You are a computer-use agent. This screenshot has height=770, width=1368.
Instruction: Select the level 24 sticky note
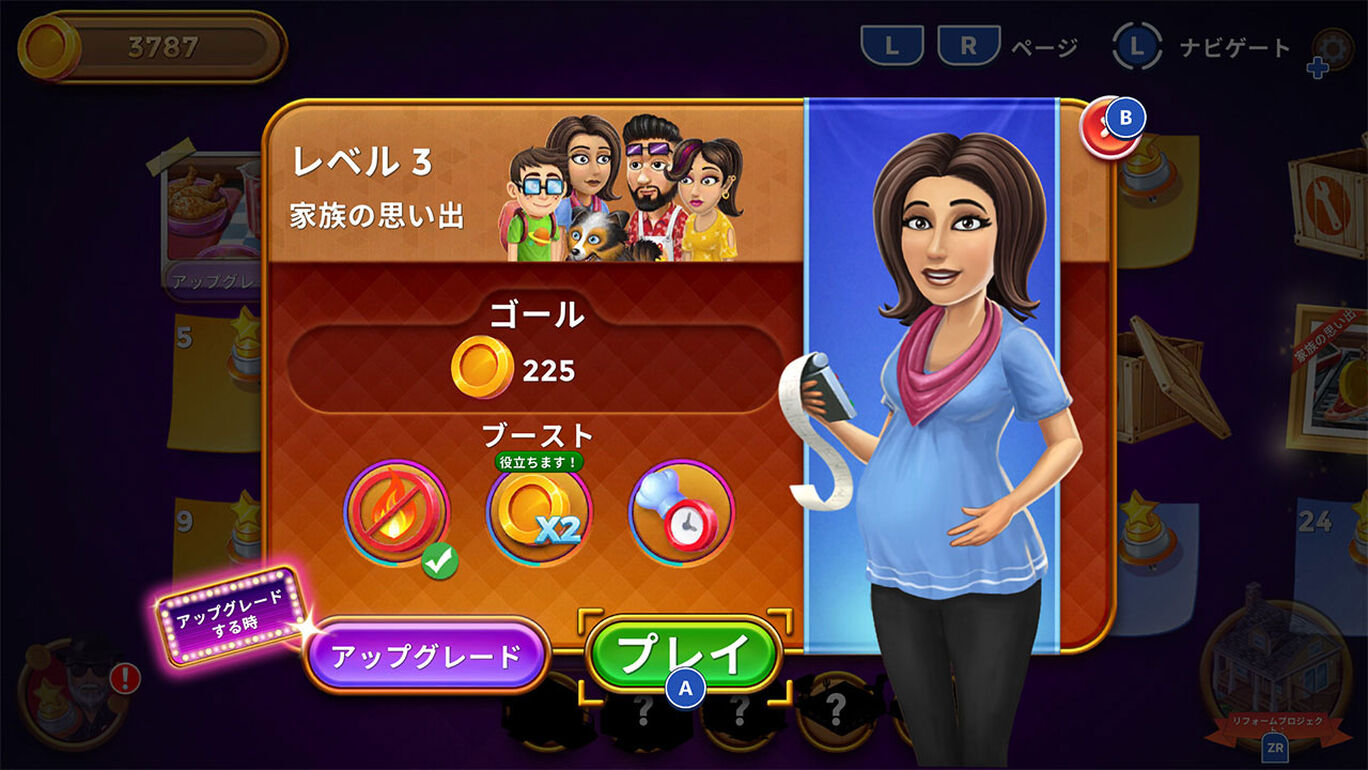pyautogui.click(x=1330, y=560)
